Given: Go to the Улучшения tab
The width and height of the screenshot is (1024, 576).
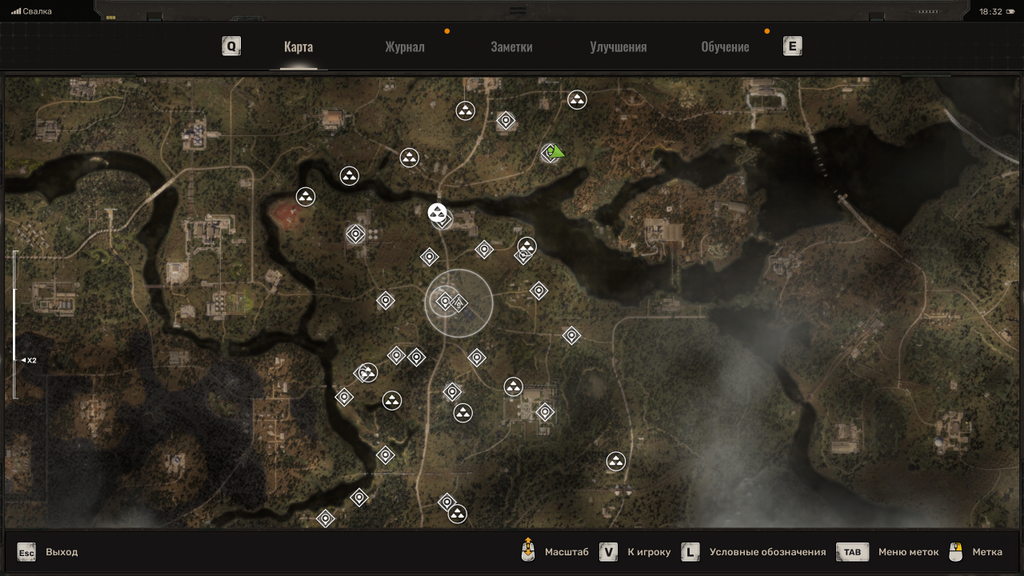Looking at the screenshot, I should point(618,47).
